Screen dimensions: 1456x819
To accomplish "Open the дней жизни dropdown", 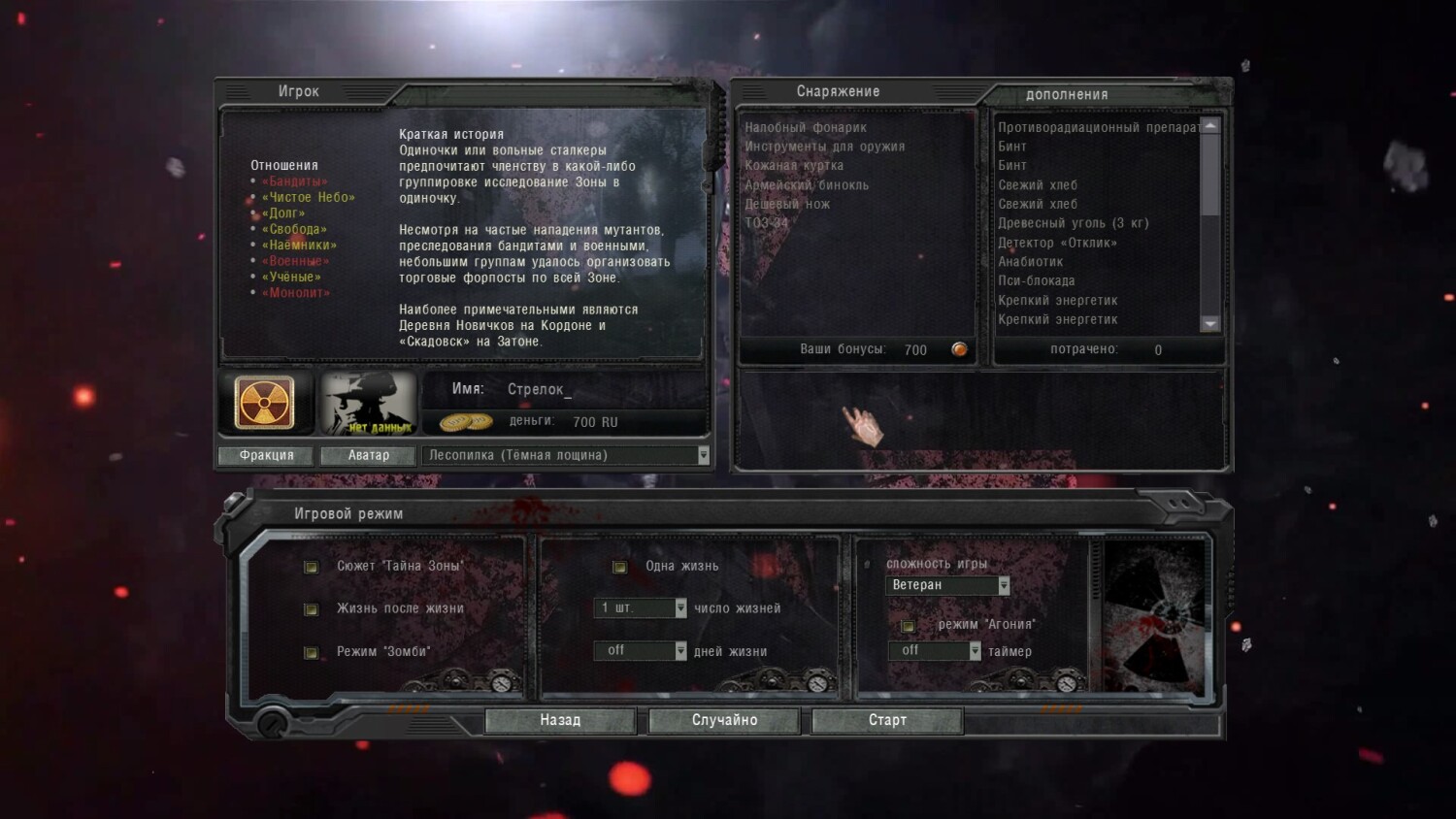I will click(680, 651).
